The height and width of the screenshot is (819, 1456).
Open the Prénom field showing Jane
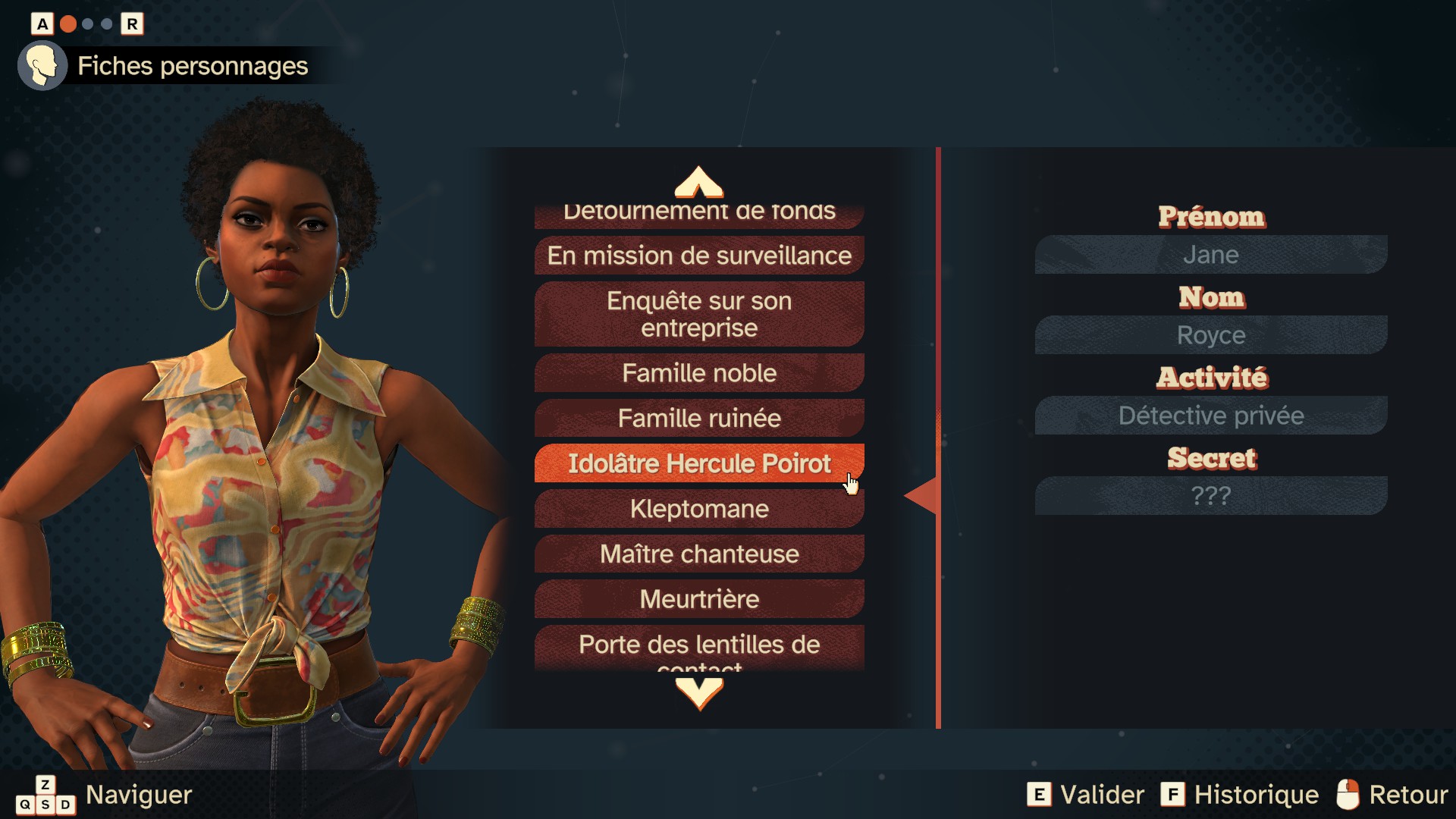click(1210, 255)
